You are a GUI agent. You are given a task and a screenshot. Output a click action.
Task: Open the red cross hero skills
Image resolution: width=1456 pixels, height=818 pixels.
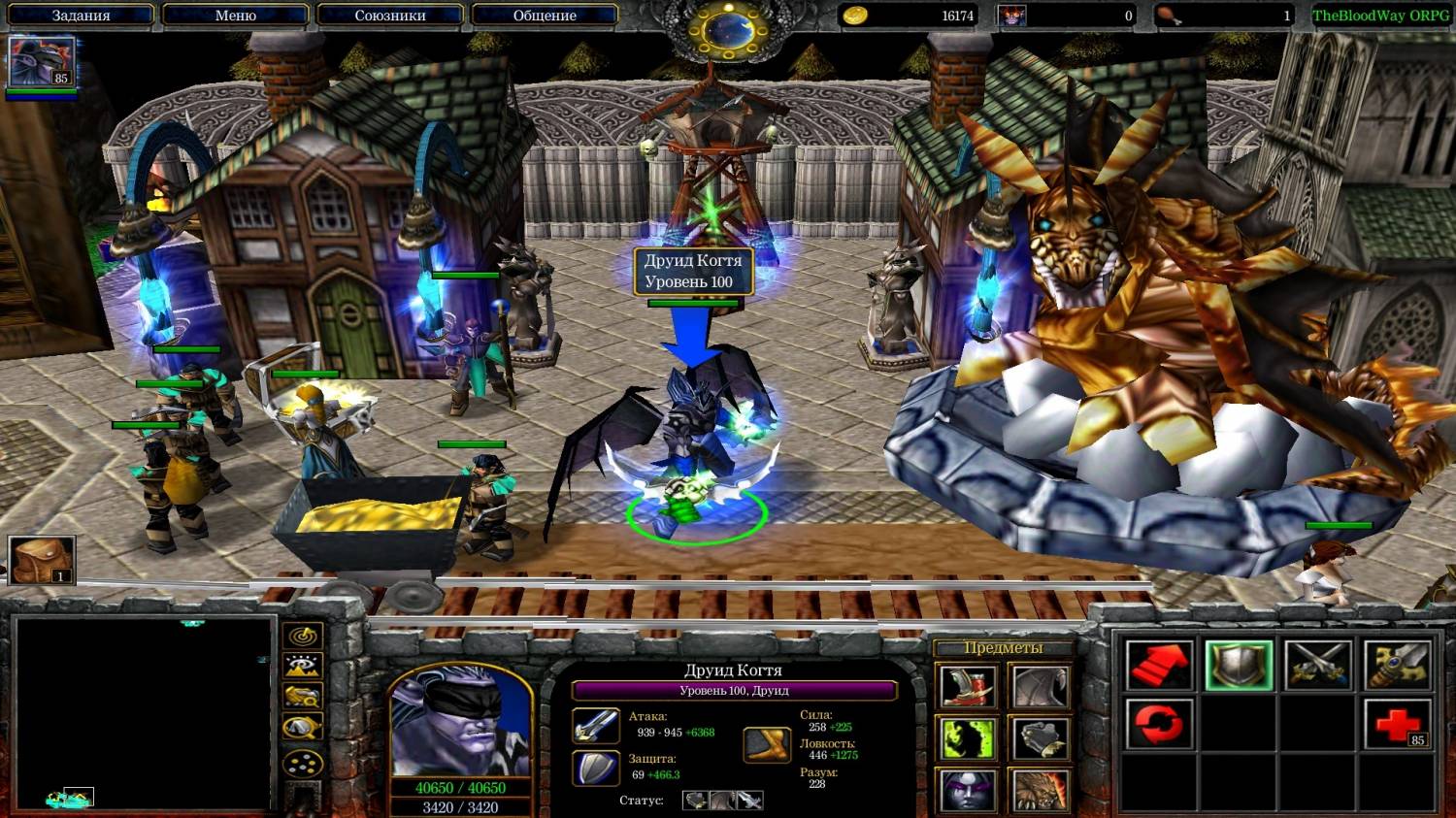(x=1397, y=723)
